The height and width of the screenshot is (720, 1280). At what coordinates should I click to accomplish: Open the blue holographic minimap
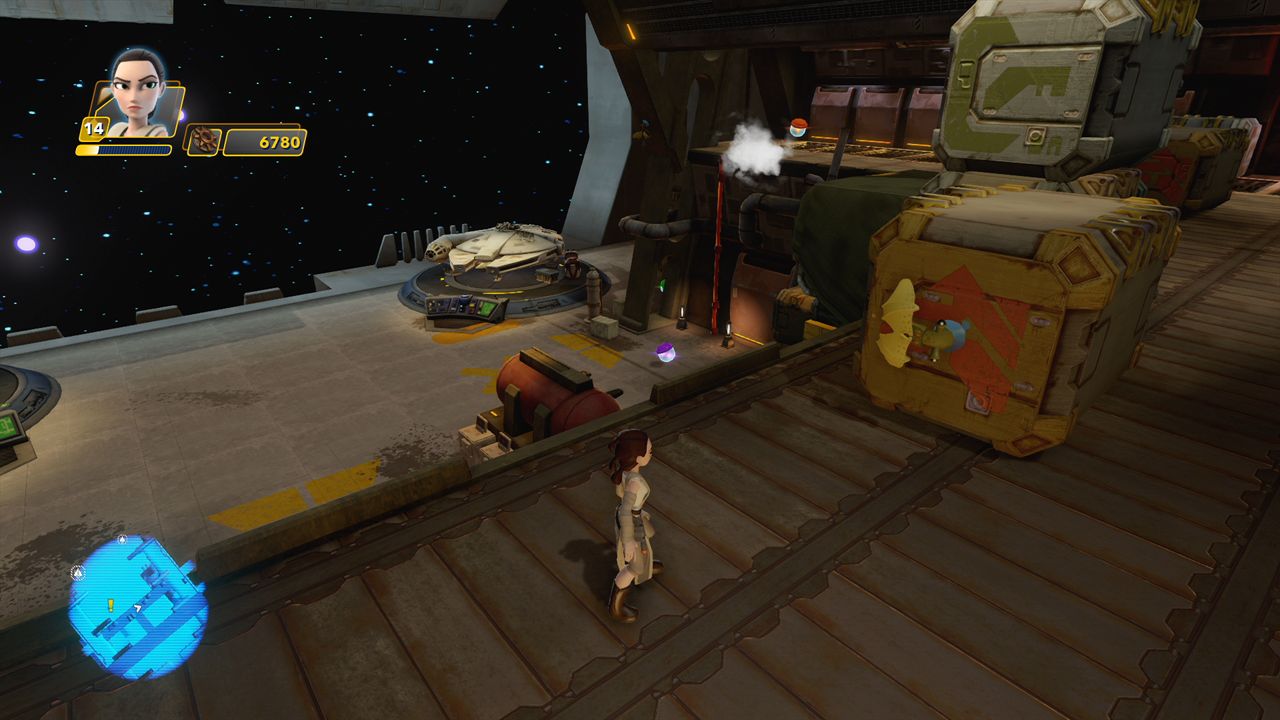(138, 607)
